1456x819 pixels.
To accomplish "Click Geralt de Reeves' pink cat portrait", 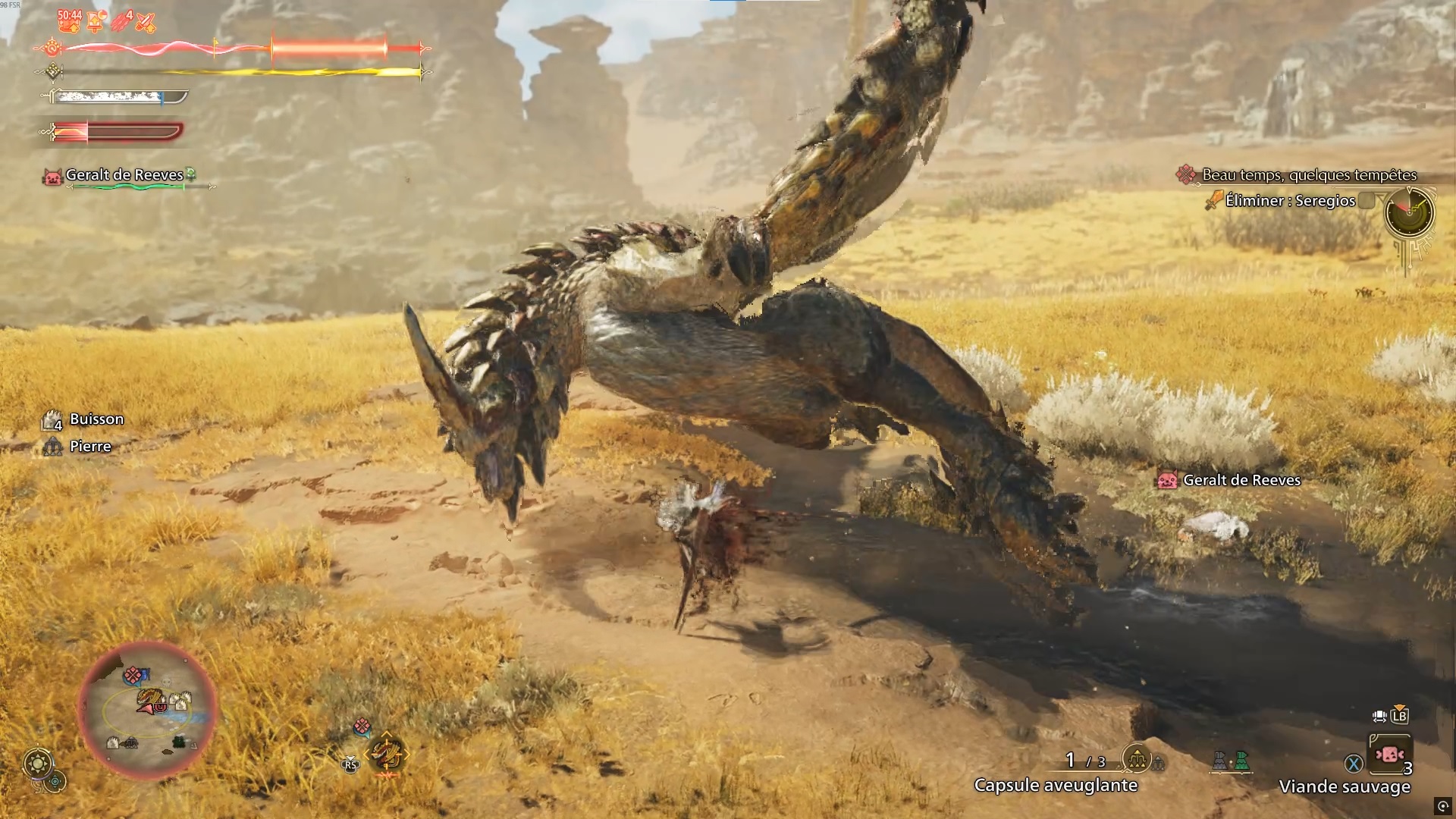I will pyautogui.click(x=52, y=177).
